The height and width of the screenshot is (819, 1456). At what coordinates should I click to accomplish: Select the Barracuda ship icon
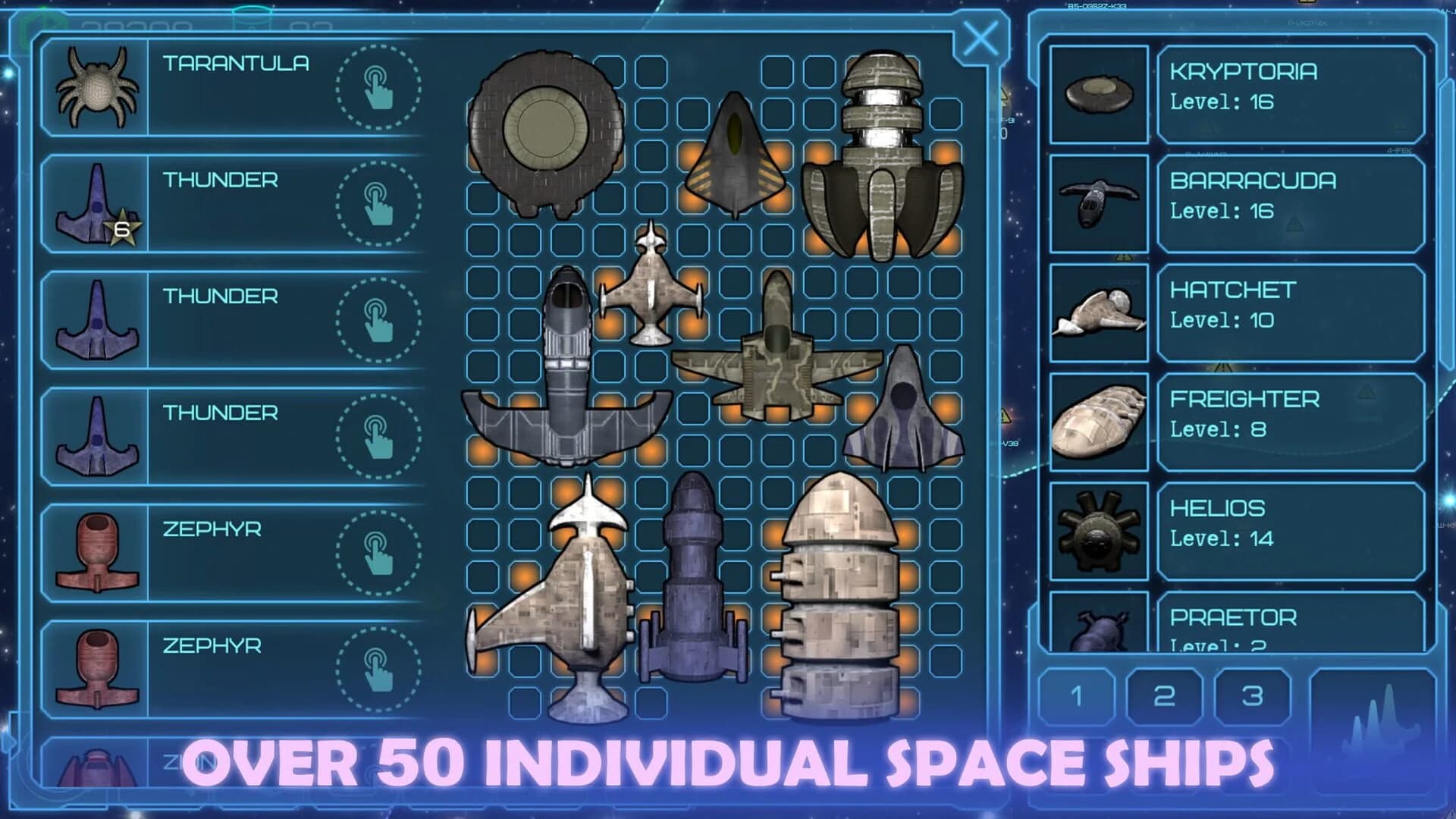click(1096, 201)
